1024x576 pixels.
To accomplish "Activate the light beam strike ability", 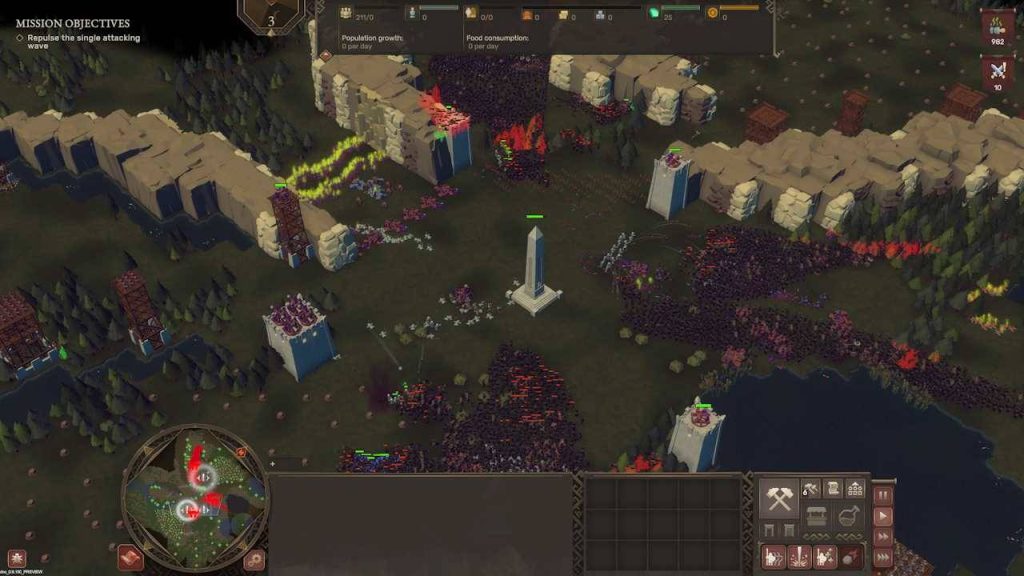I will point(799,557).
